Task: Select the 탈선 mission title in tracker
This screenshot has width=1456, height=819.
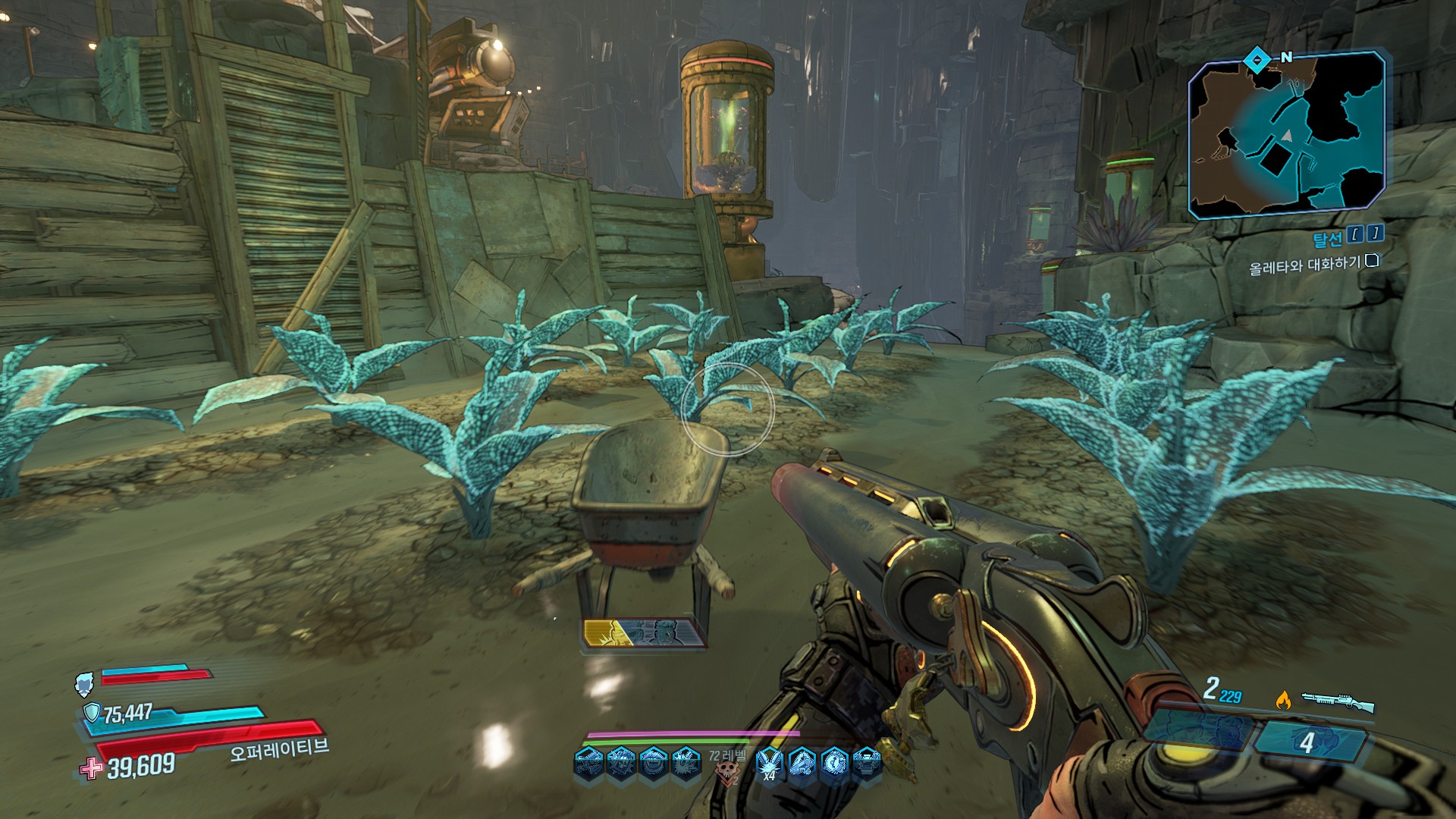Action: (1327, 240)
